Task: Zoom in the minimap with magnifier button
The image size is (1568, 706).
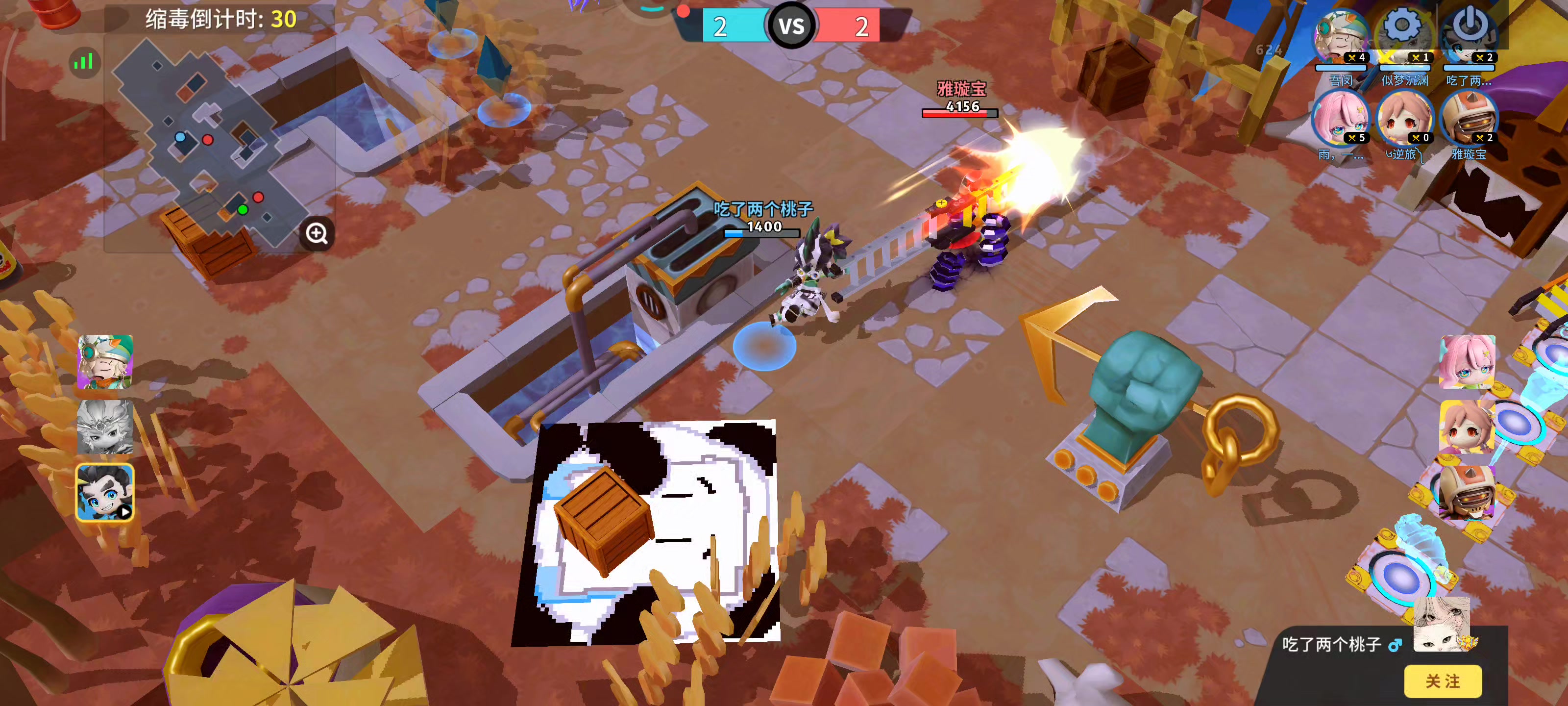Action: pos(317,233)
